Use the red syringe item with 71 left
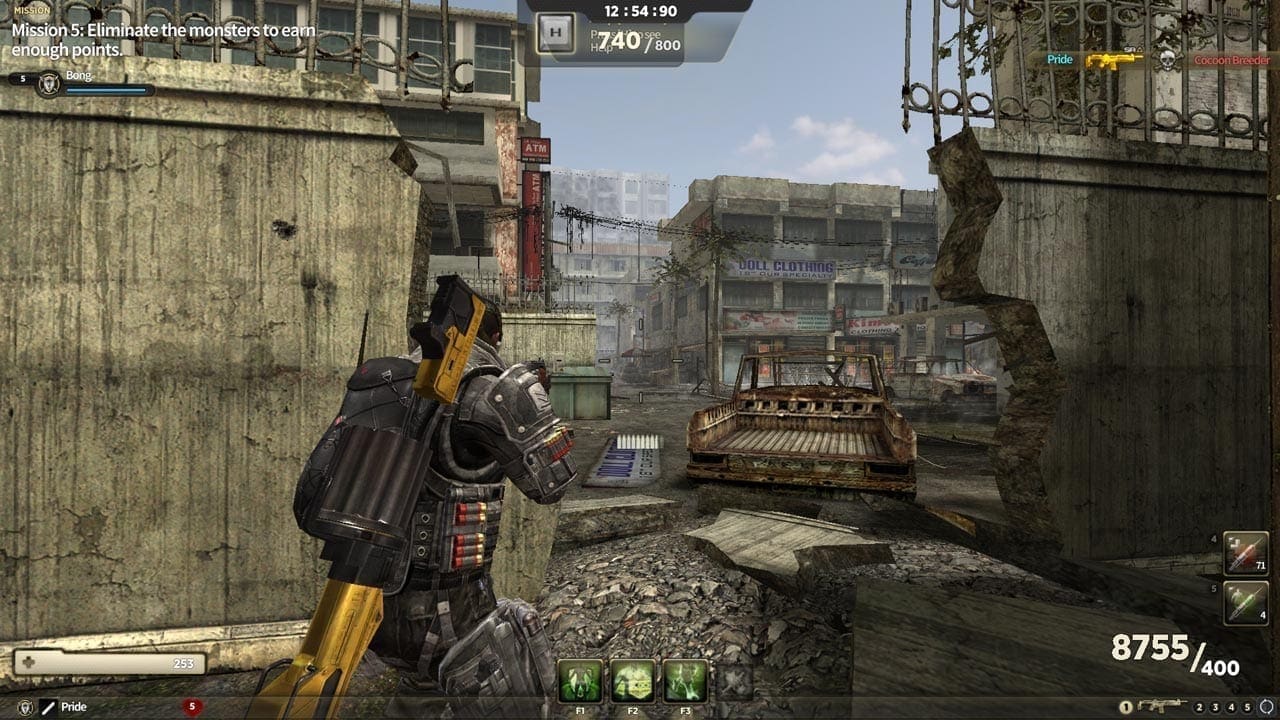Image resolution: width=1280 pixels, height=720 pixels. coord(1246,554)
